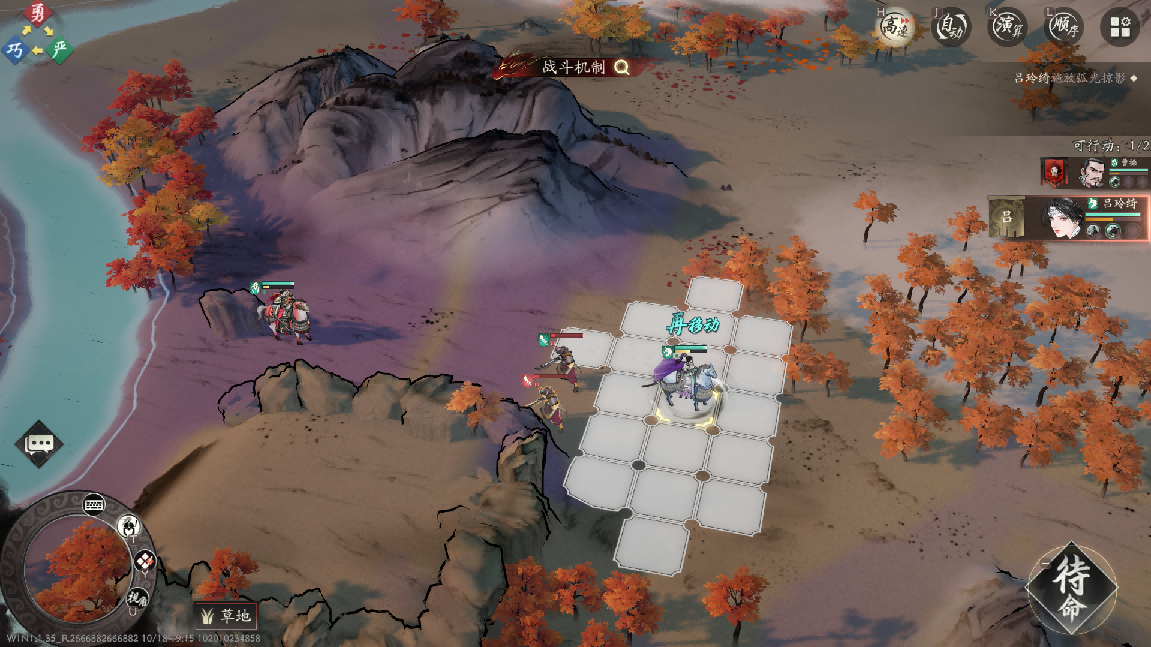Show the 顺序 turn order
The height and width of the screenshot is (647, 1151).
tap(1064, 27)
